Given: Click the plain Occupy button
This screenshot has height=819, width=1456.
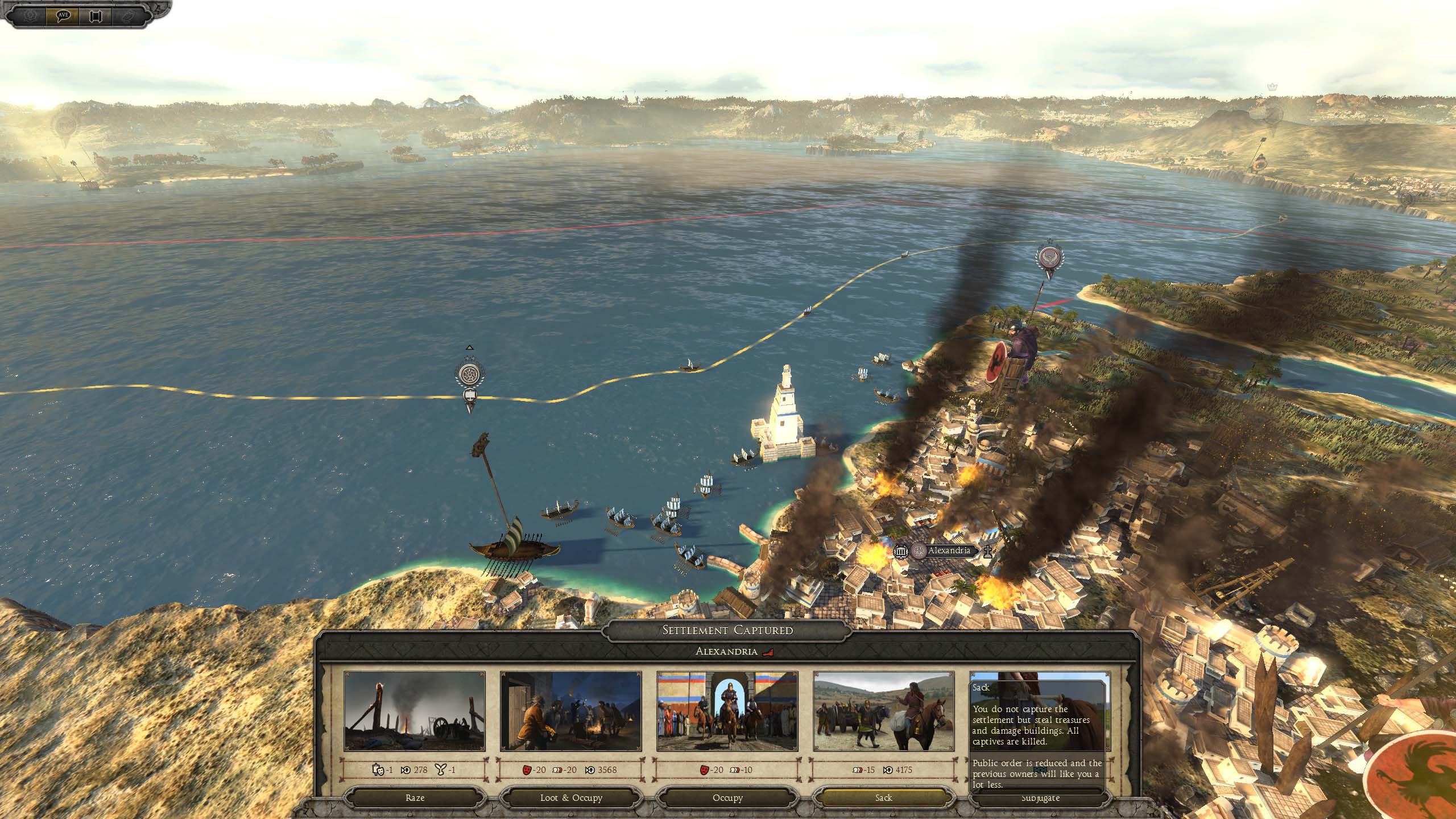Looking at the screenshot, I should tap(727, 798).
